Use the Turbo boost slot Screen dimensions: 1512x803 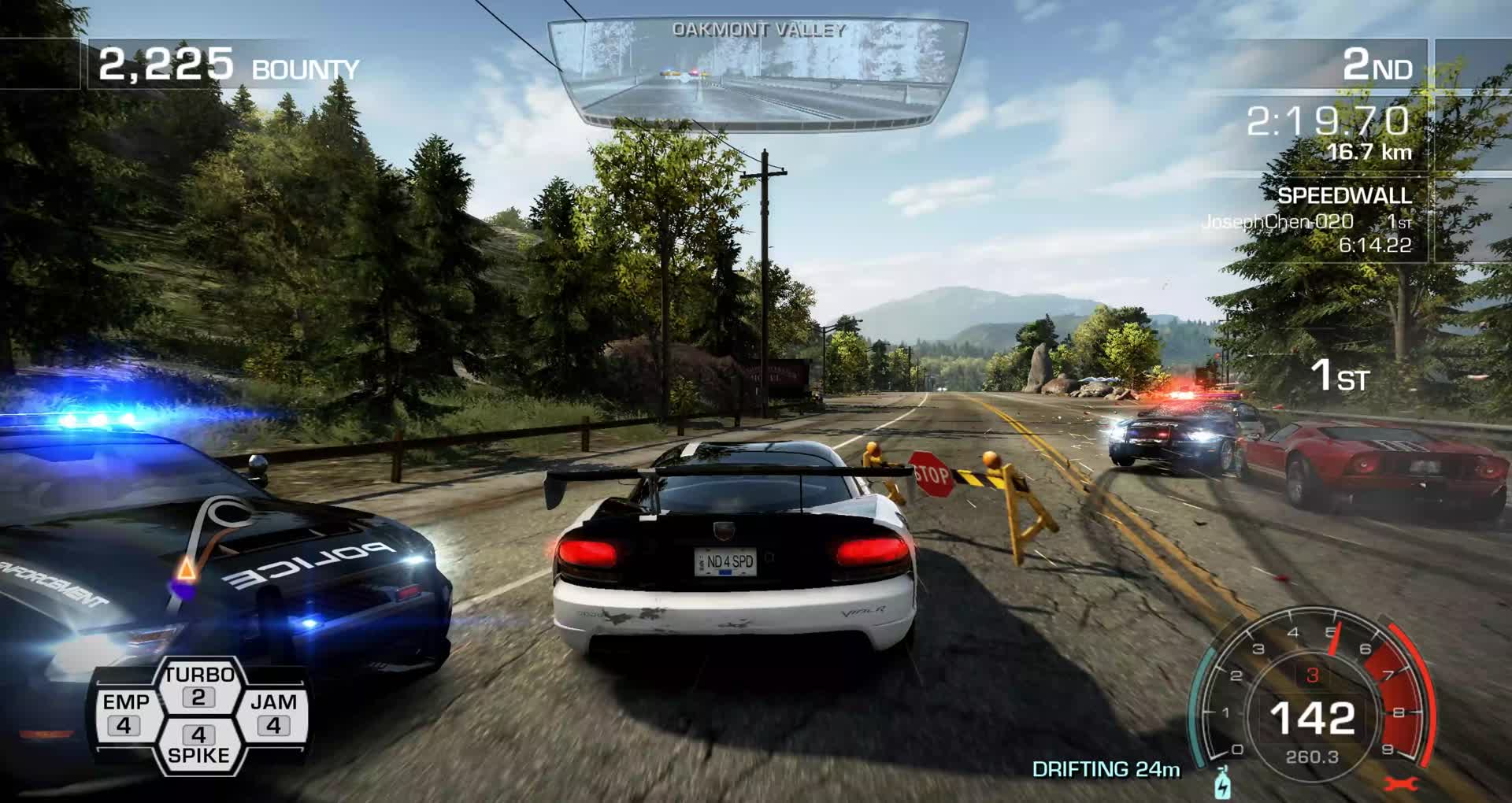click(x=198, y=686)
